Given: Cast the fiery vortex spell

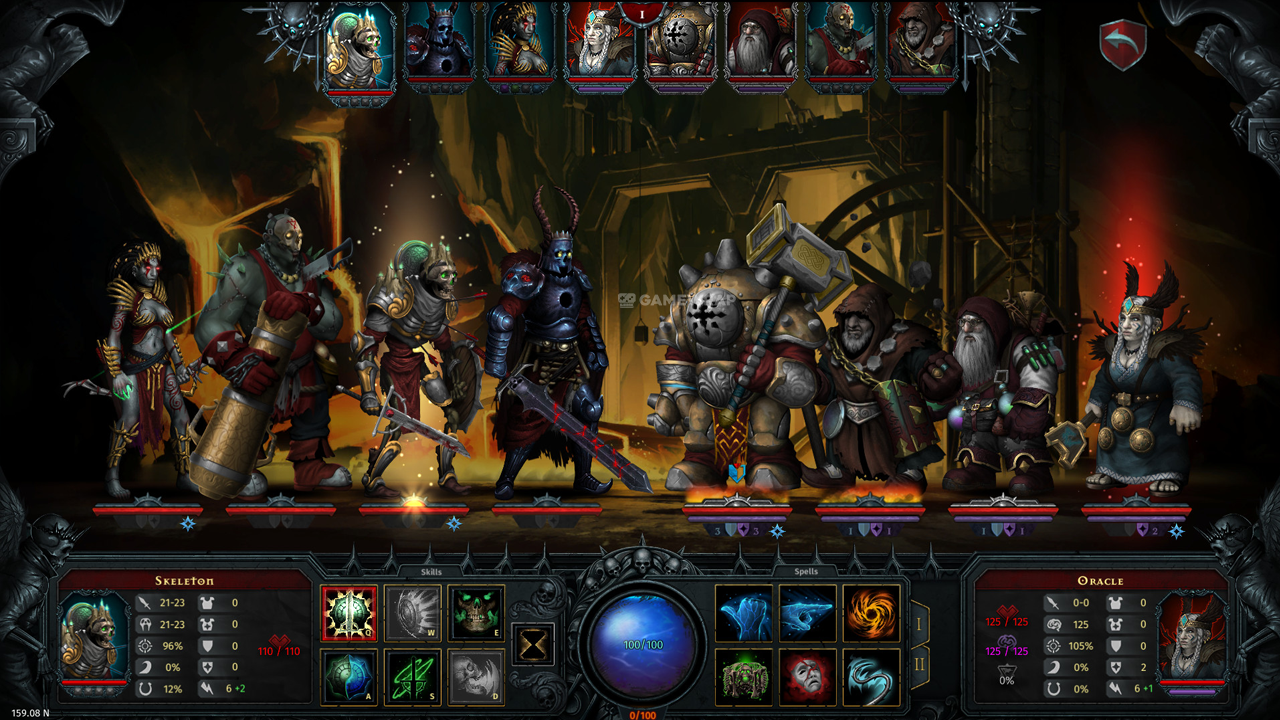Looking at the screenshot, I should pyautogui.click(x=871, y=613).
